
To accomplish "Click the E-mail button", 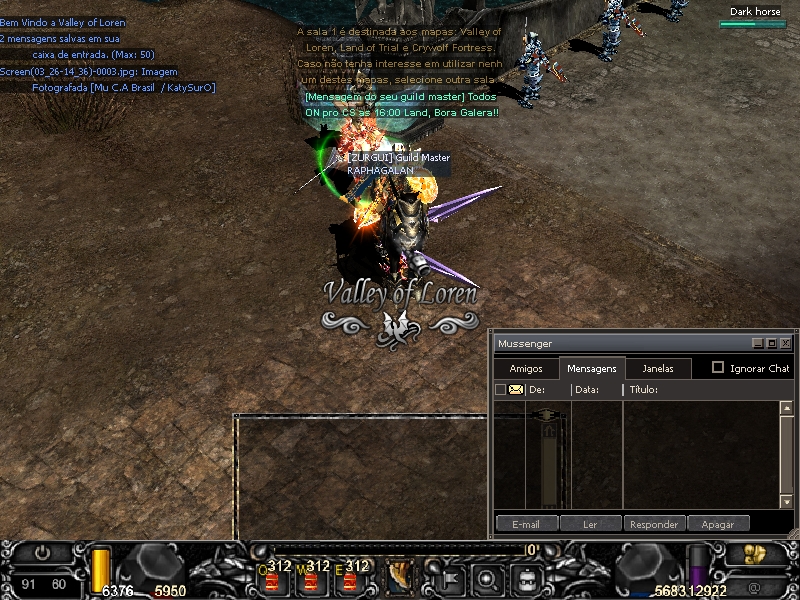I will [x=526, y=524].
